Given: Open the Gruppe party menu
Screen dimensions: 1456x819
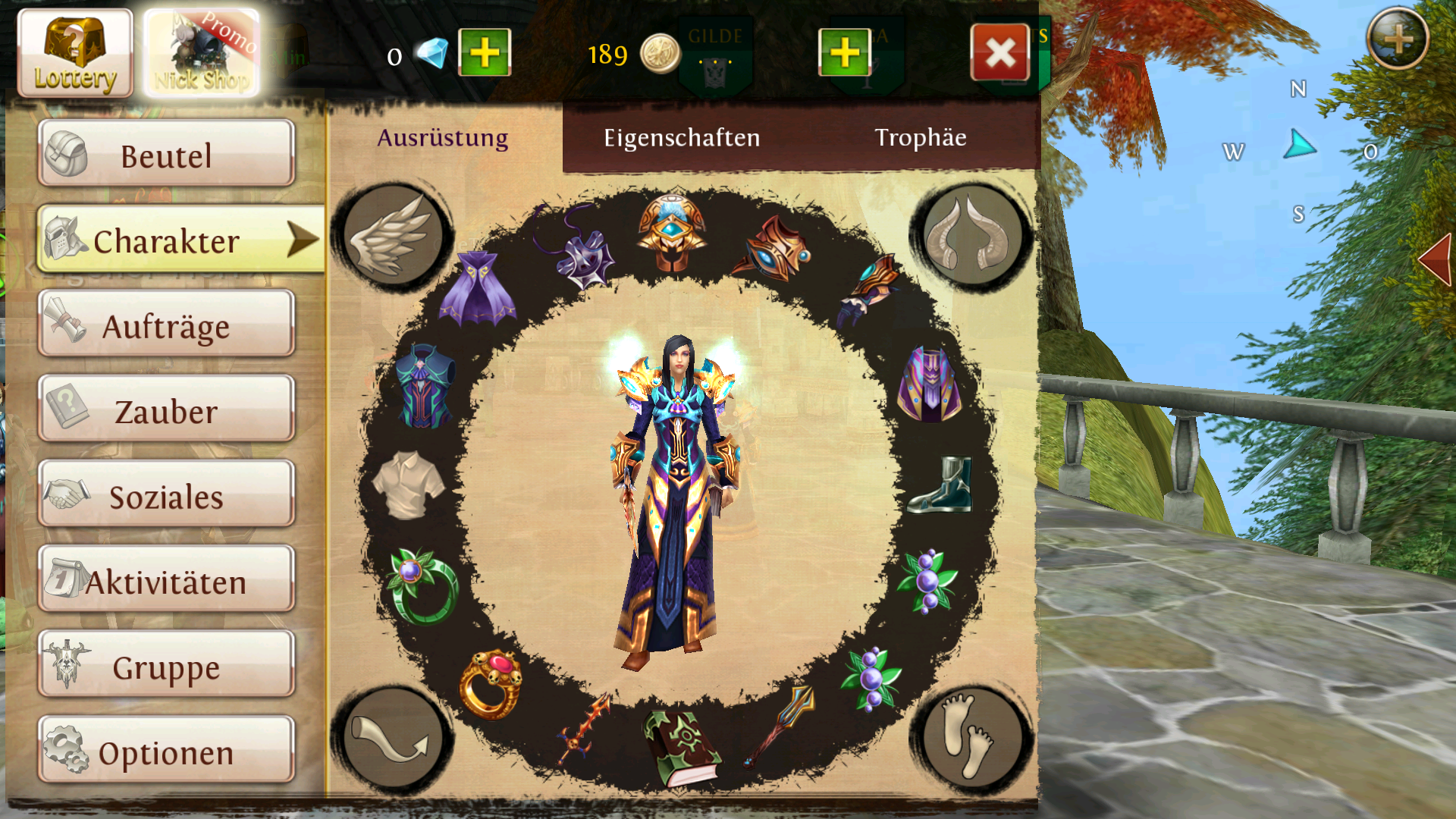Looking at the screenshot, I should 166,667.
